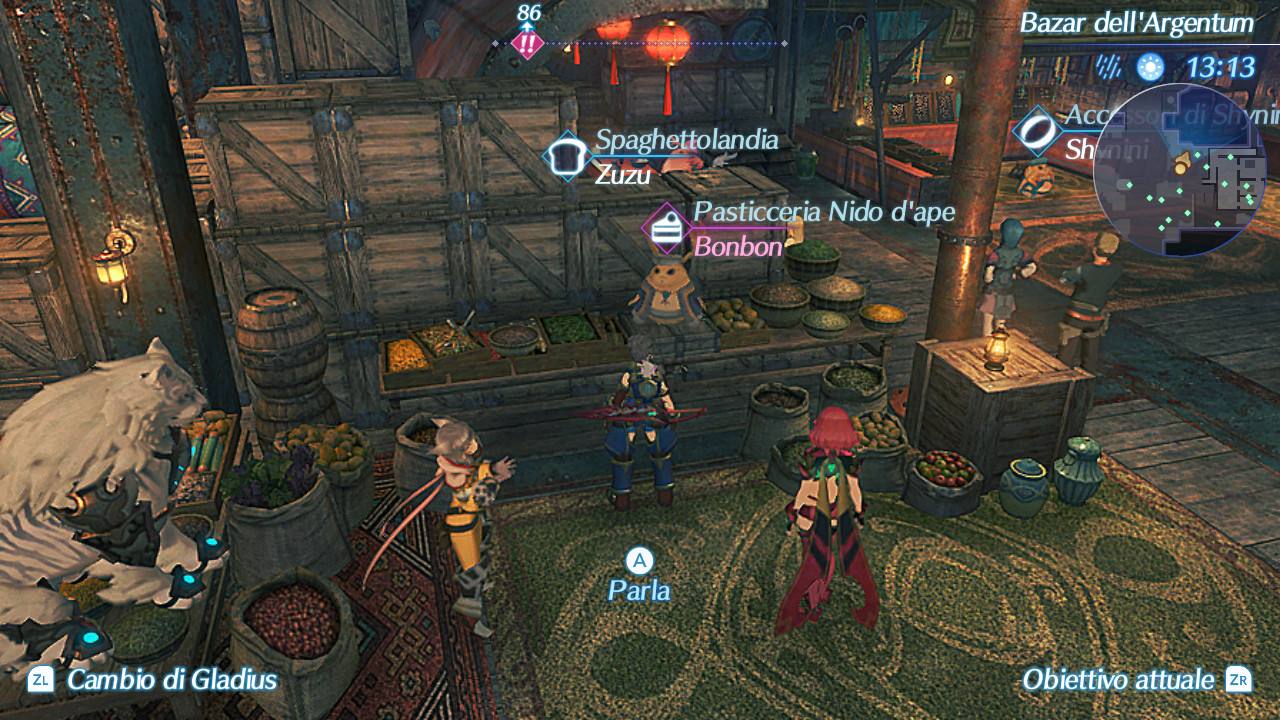Viewport: 1280px width, 720px height.
Task: Select the Spaghettolandia shop marker
Action: [566, 157]
